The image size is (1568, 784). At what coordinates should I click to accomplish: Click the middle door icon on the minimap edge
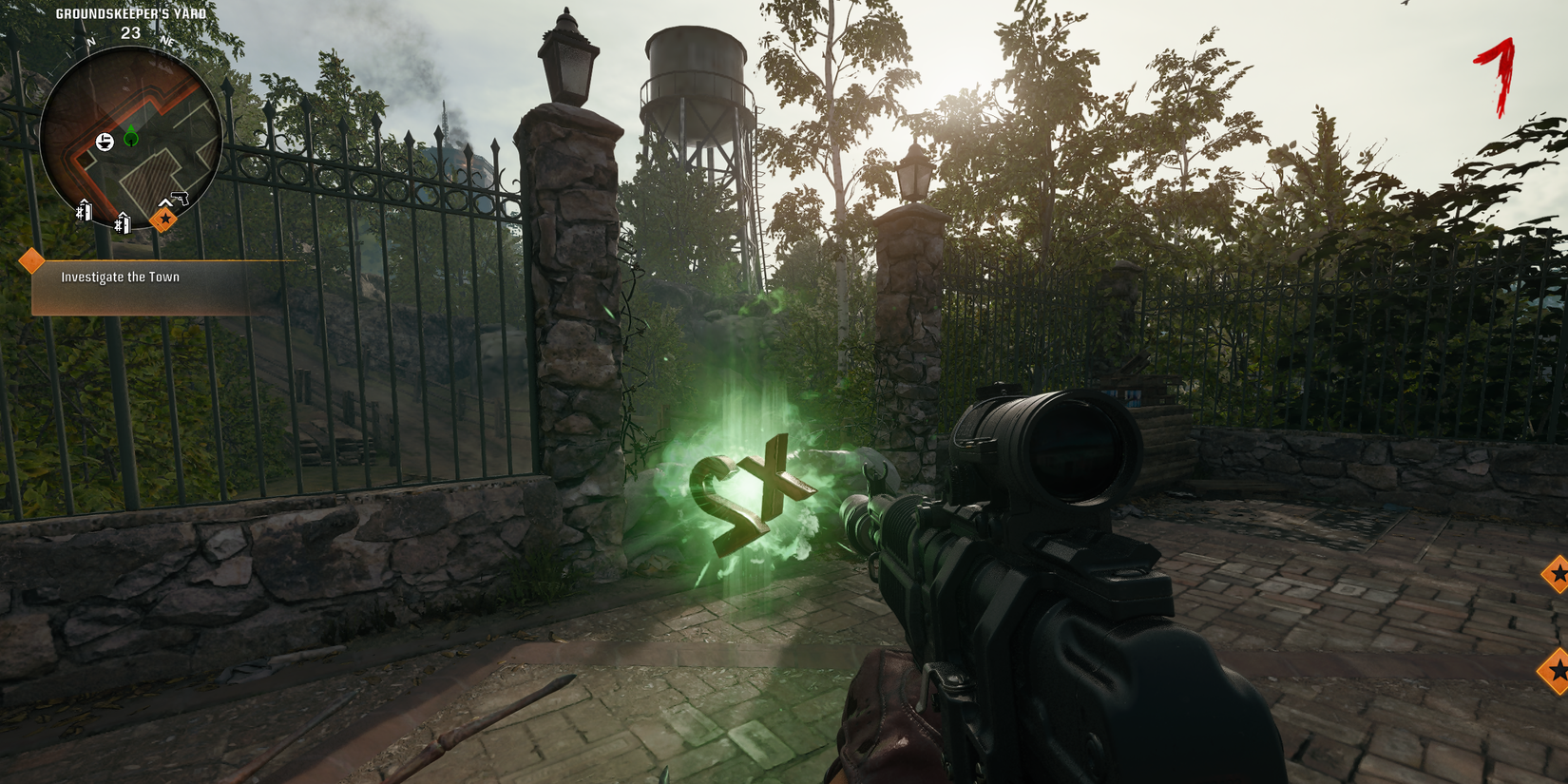coord(123,221)
